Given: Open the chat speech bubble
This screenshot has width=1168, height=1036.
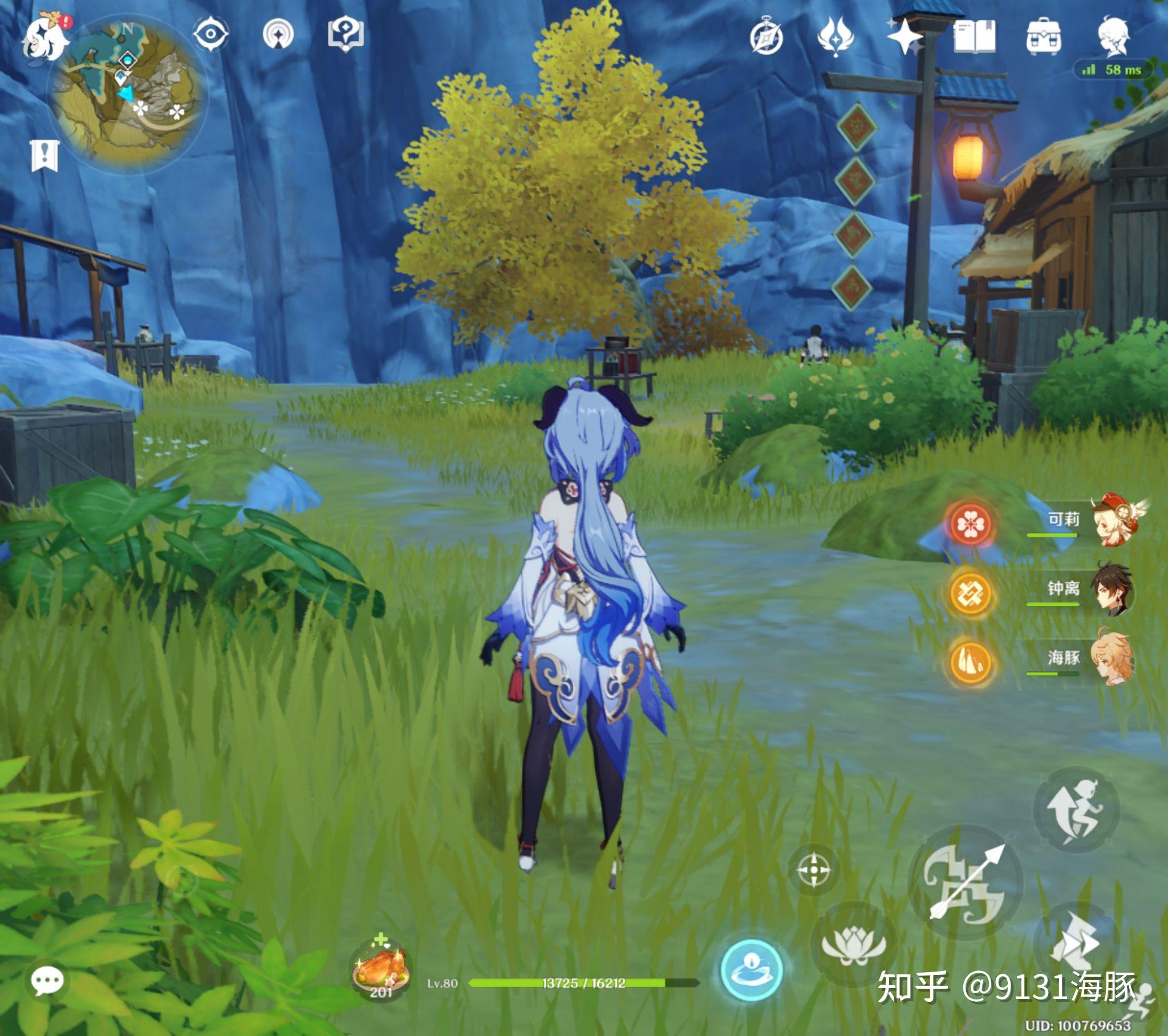Looking at the screenshot, I should coord(47,982).
